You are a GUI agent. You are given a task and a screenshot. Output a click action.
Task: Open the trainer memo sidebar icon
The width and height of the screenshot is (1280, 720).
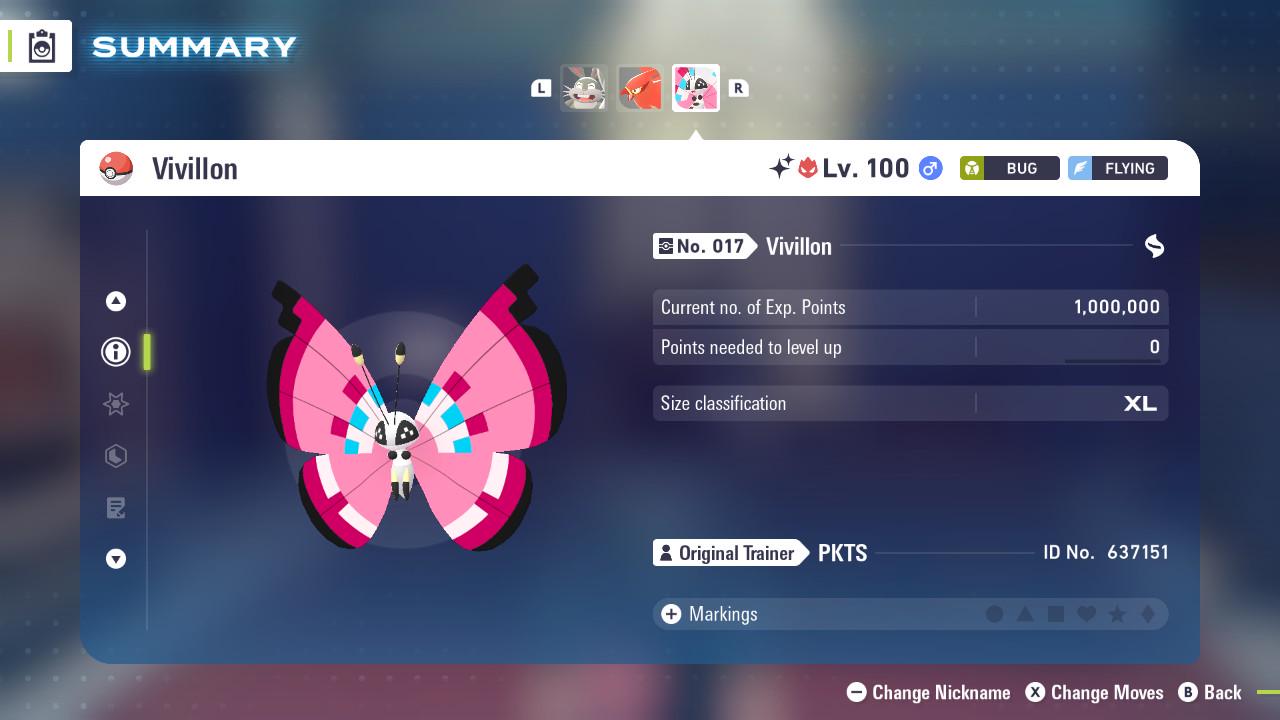[x=116, y=507]
